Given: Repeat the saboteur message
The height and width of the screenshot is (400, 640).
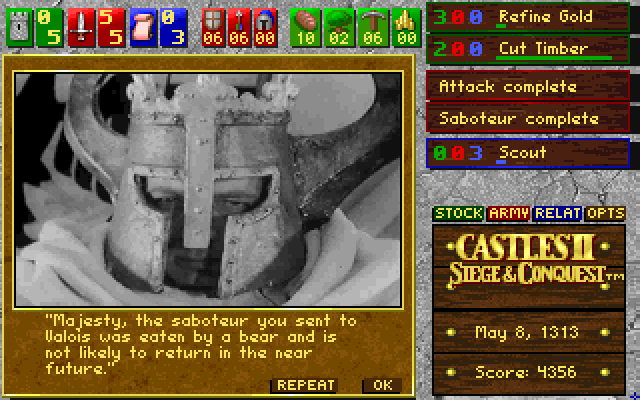Looking at the screenshot, I should pos(304,385).
